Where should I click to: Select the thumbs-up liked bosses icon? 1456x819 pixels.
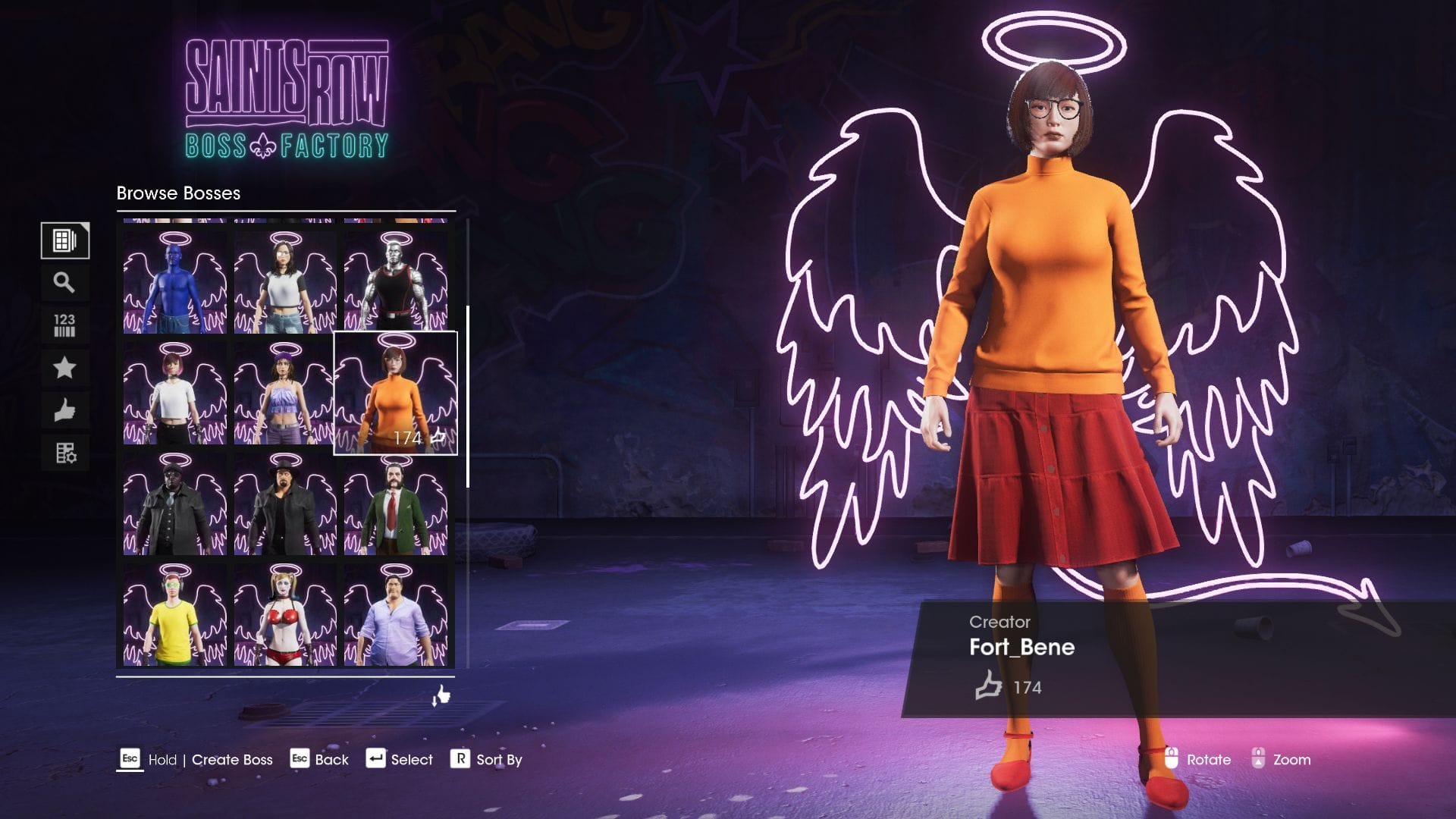[65, 409]
